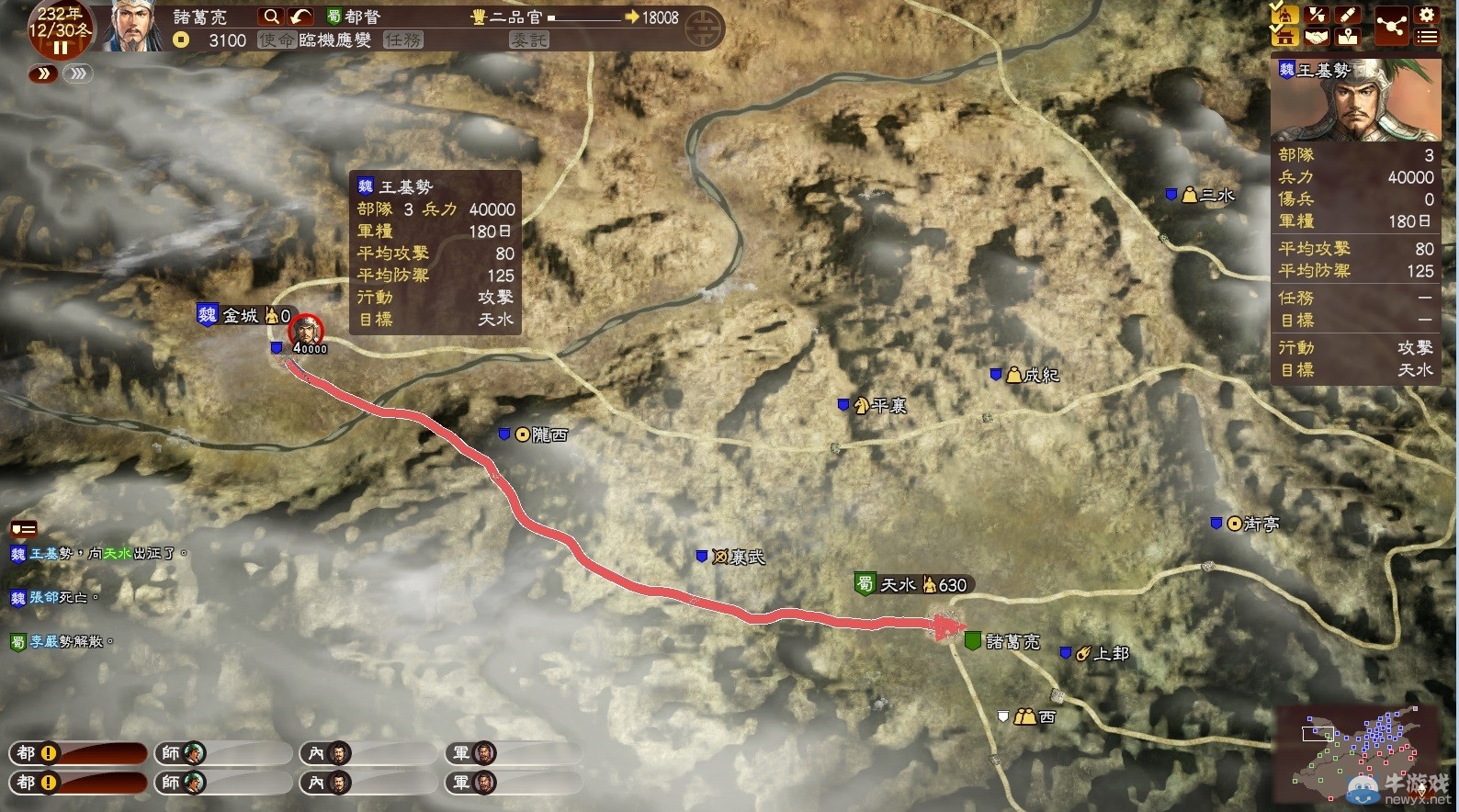This screenshot has height=812, width=1459.
Task: Set time to double fast-forward speed
Action: point(43,73)
